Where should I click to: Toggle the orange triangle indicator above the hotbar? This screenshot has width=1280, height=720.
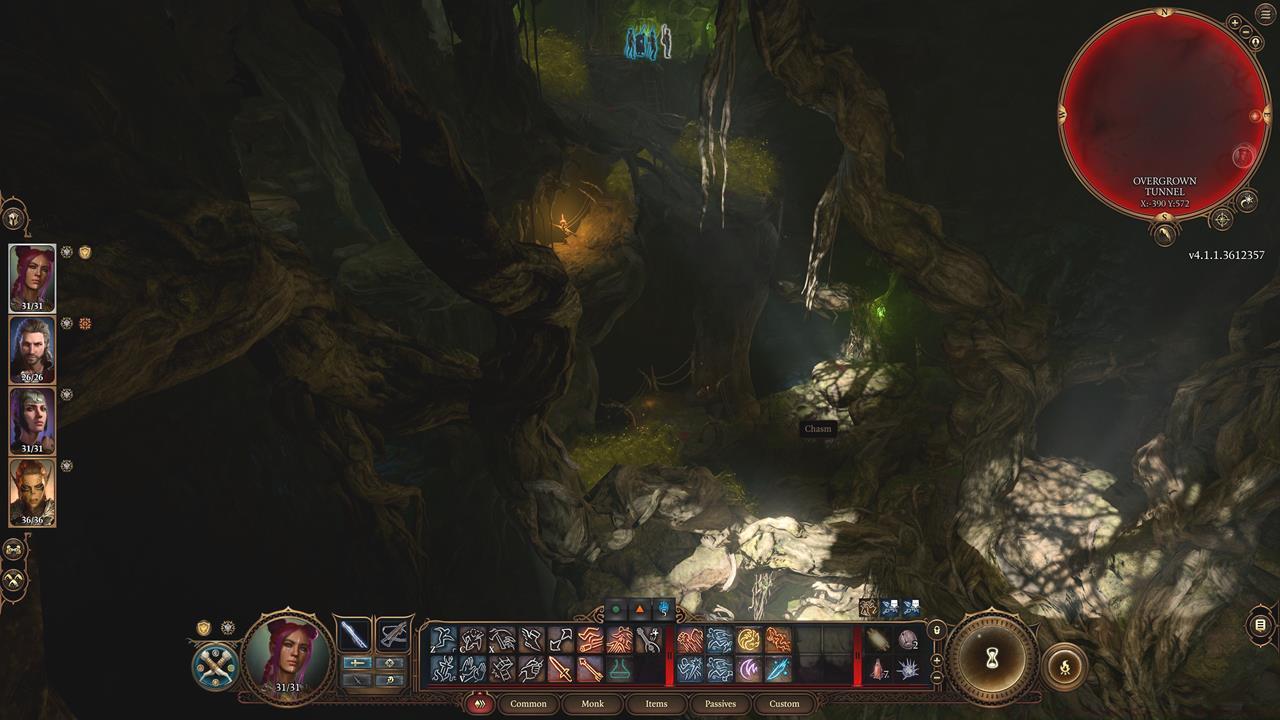click(639, 610)
